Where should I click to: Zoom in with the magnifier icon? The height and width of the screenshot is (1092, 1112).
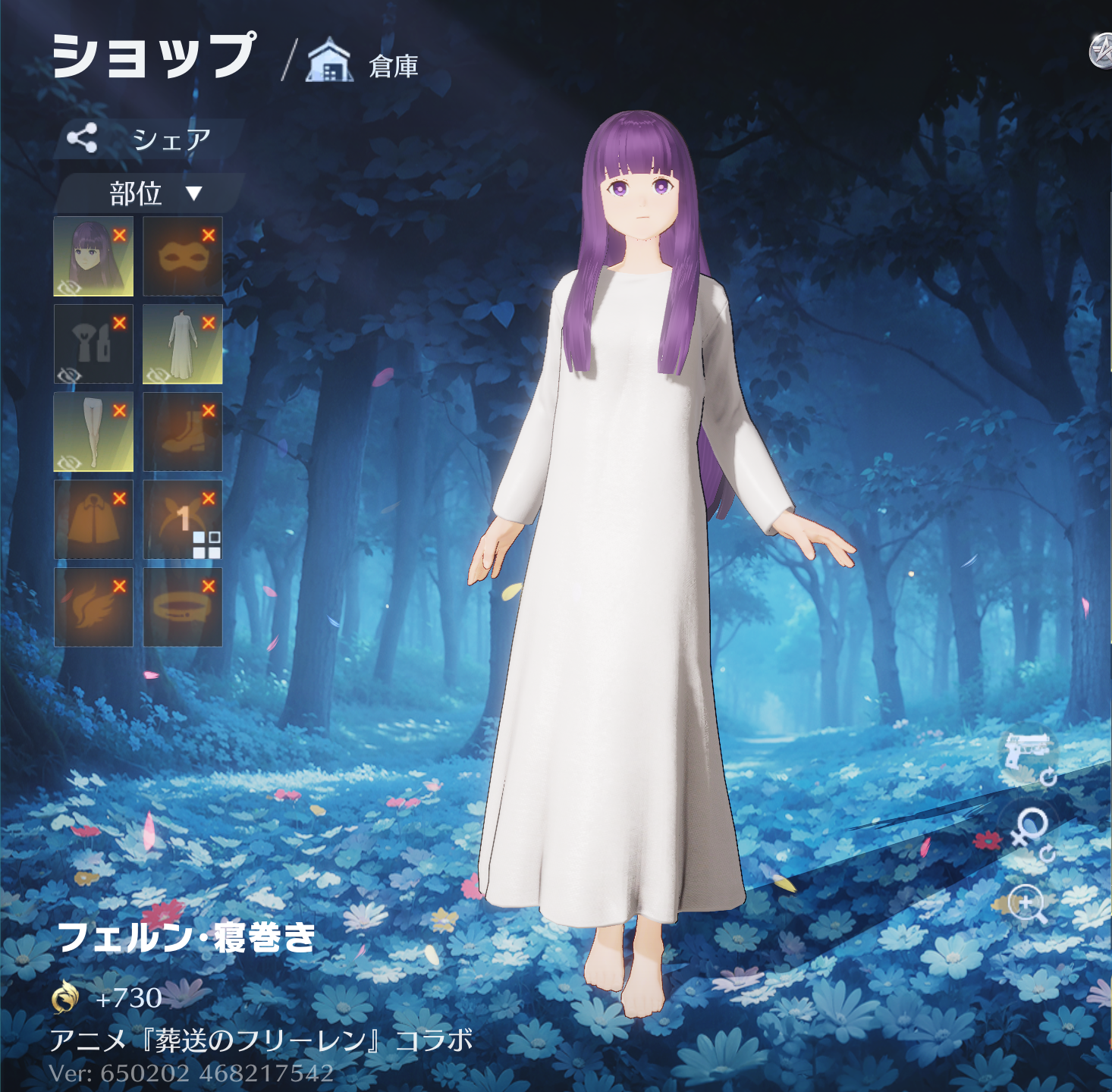point(1029,903)
